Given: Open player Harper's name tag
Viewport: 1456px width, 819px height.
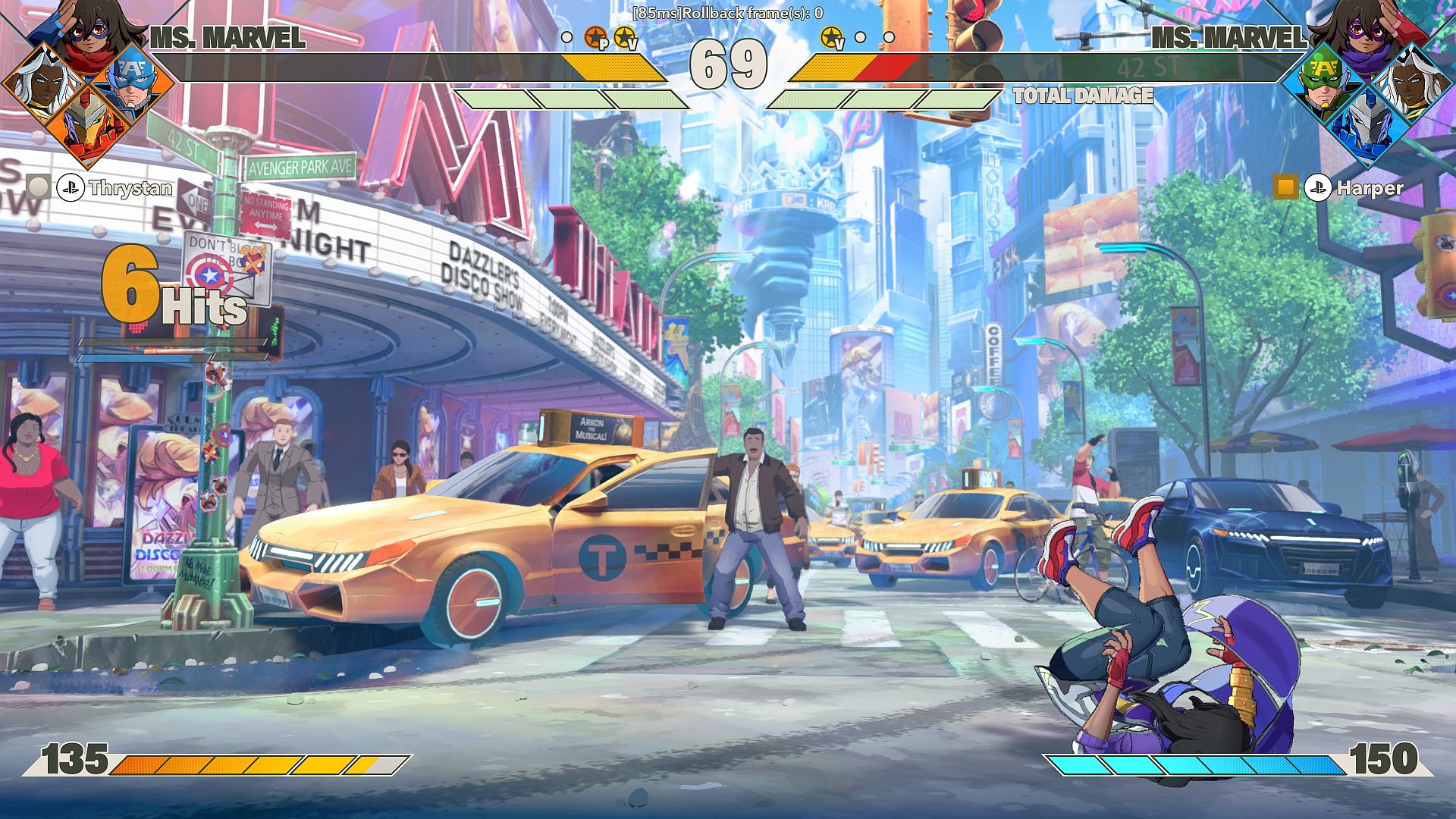Looking at the screenshot, I should (1370, 188).
